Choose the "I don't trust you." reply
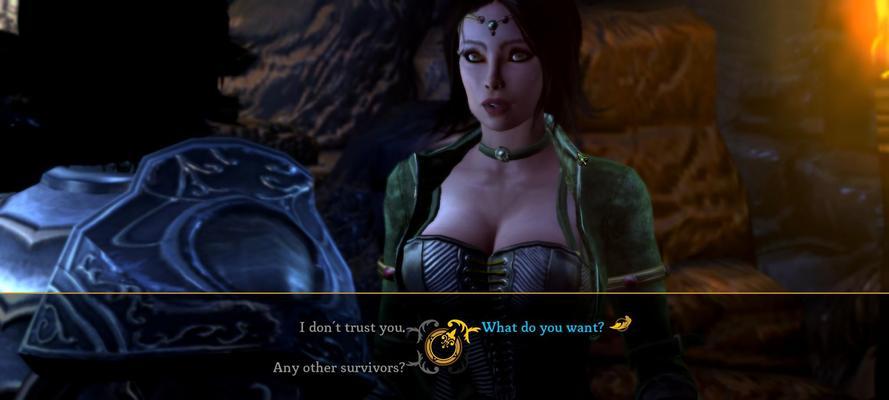This screenshot has height=400, width=889. pyautogui.click(x=352, y=327)
